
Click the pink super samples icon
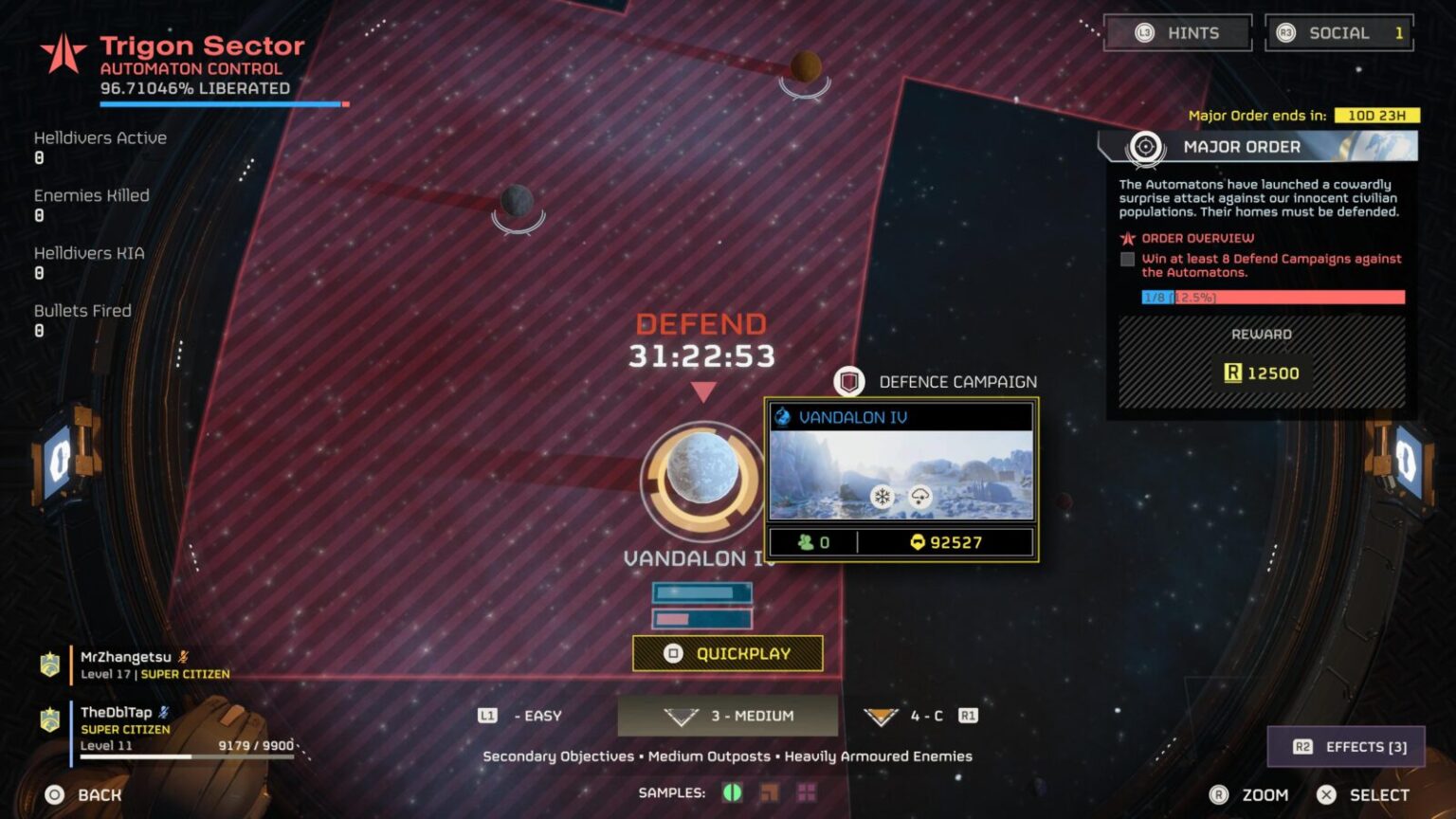[806, 792]
